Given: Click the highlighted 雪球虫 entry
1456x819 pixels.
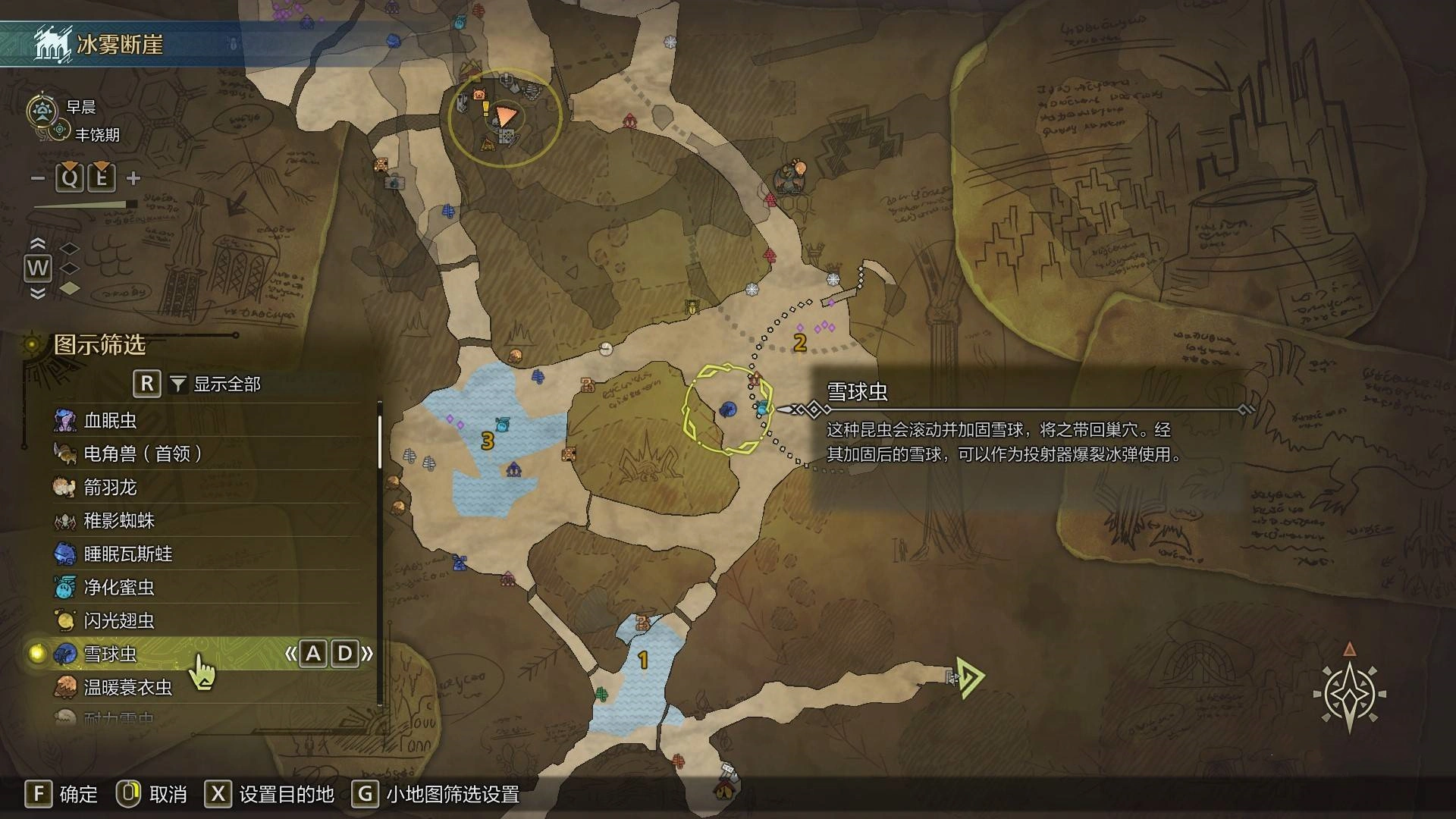Looking at the screenshot, I should tap(111, 654).
